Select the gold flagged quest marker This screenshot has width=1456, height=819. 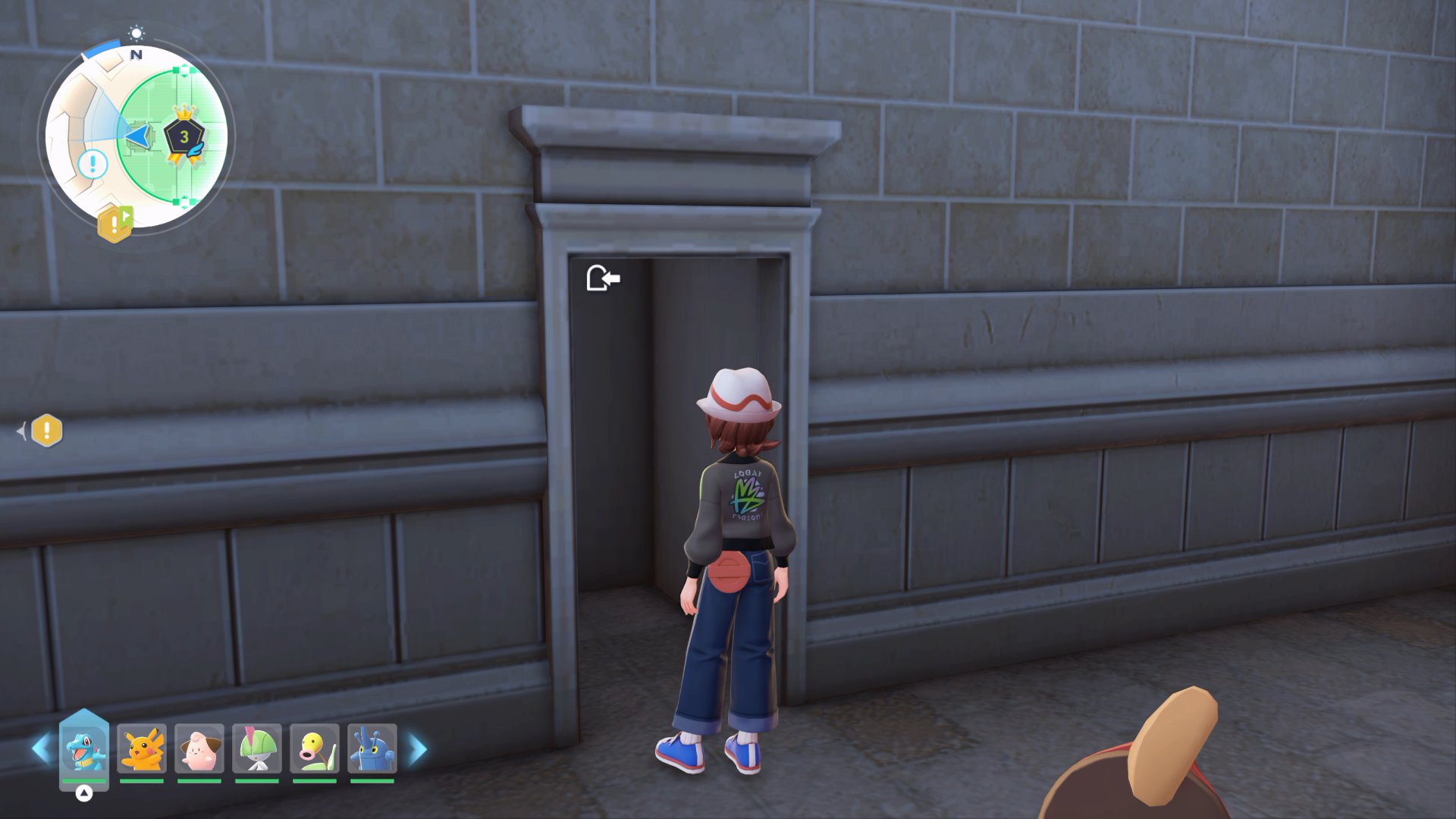(115, 223)
